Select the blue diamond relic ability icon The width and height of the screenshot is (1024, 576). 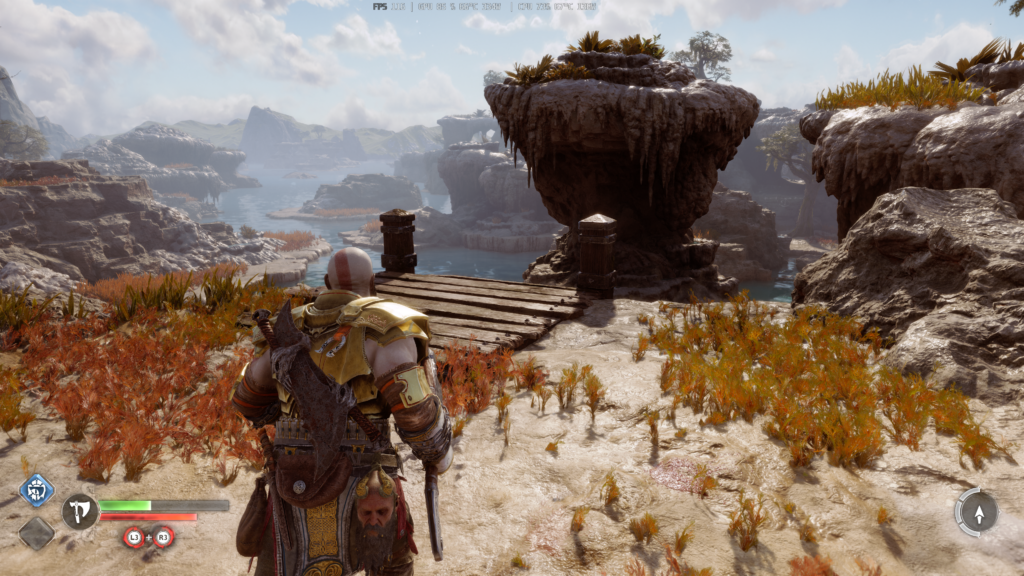tap(36, 490)
